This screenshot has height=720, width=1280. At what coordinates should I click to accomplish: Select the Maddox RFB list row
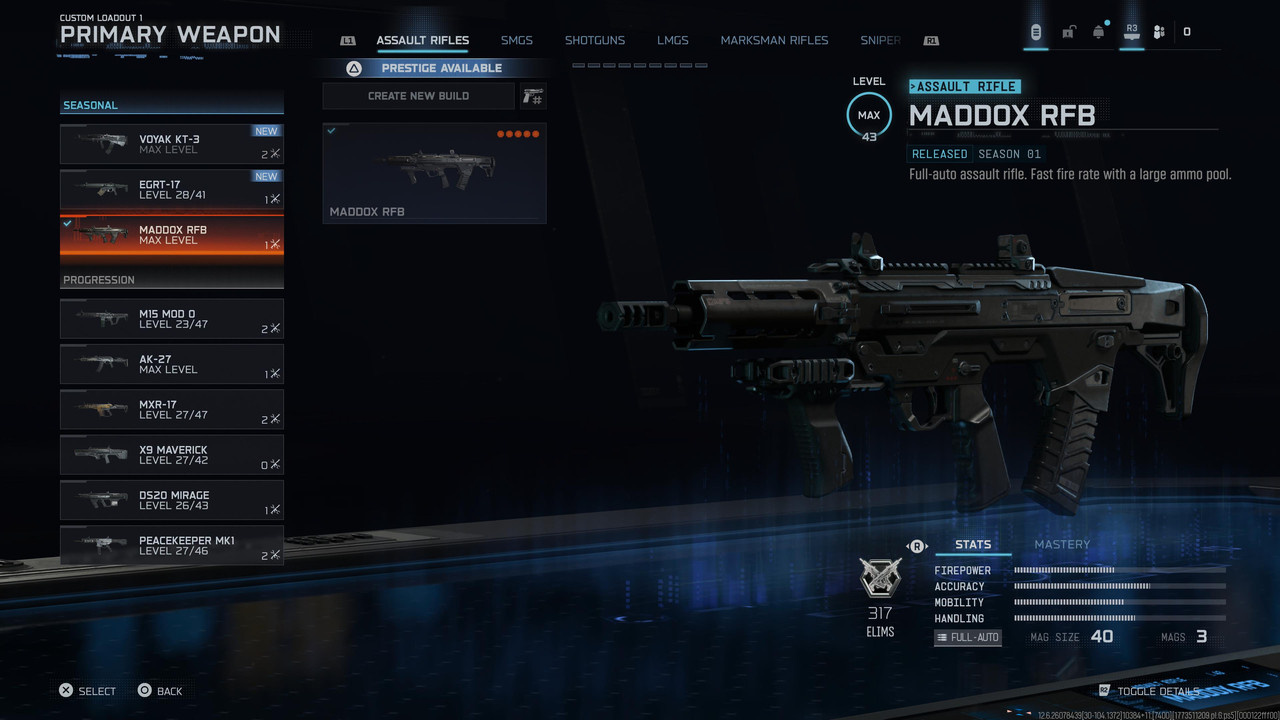tap(171, 235)
